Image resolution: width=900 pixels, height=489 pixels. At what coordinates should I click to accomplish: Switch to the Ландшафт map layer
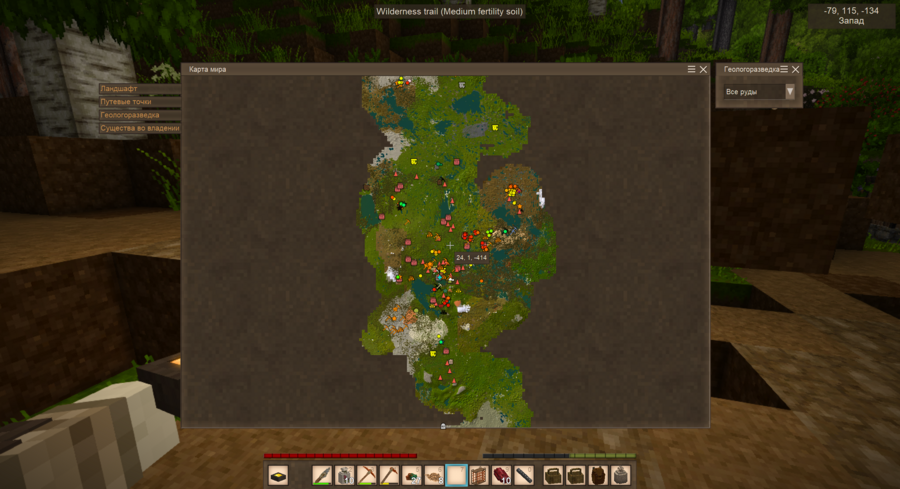139,89
